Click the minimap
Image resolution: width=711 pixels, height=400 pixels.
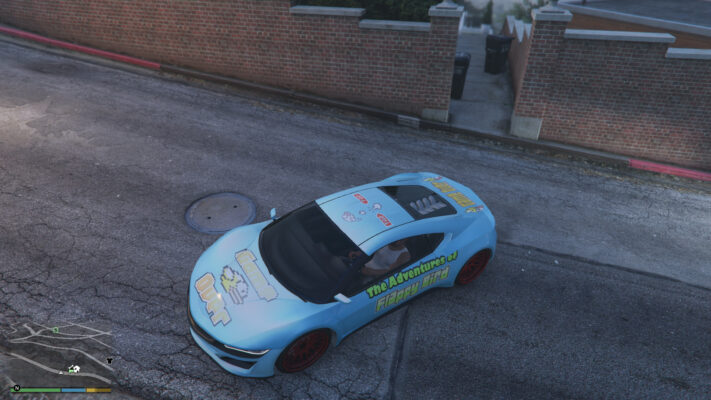(62, 352)
